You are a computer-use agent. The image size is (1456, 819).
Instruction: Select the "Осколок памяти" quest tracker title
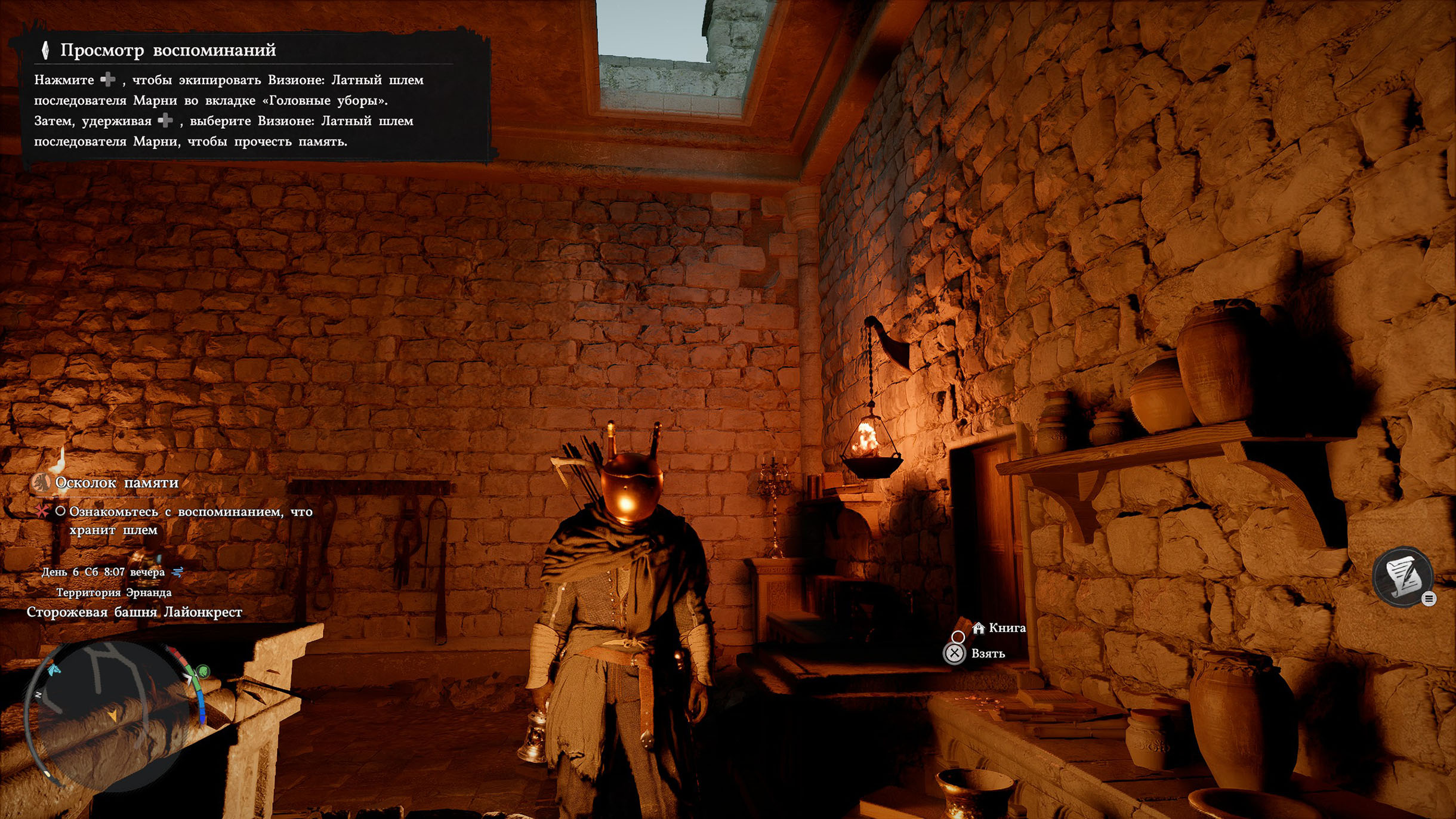(116, 483)
